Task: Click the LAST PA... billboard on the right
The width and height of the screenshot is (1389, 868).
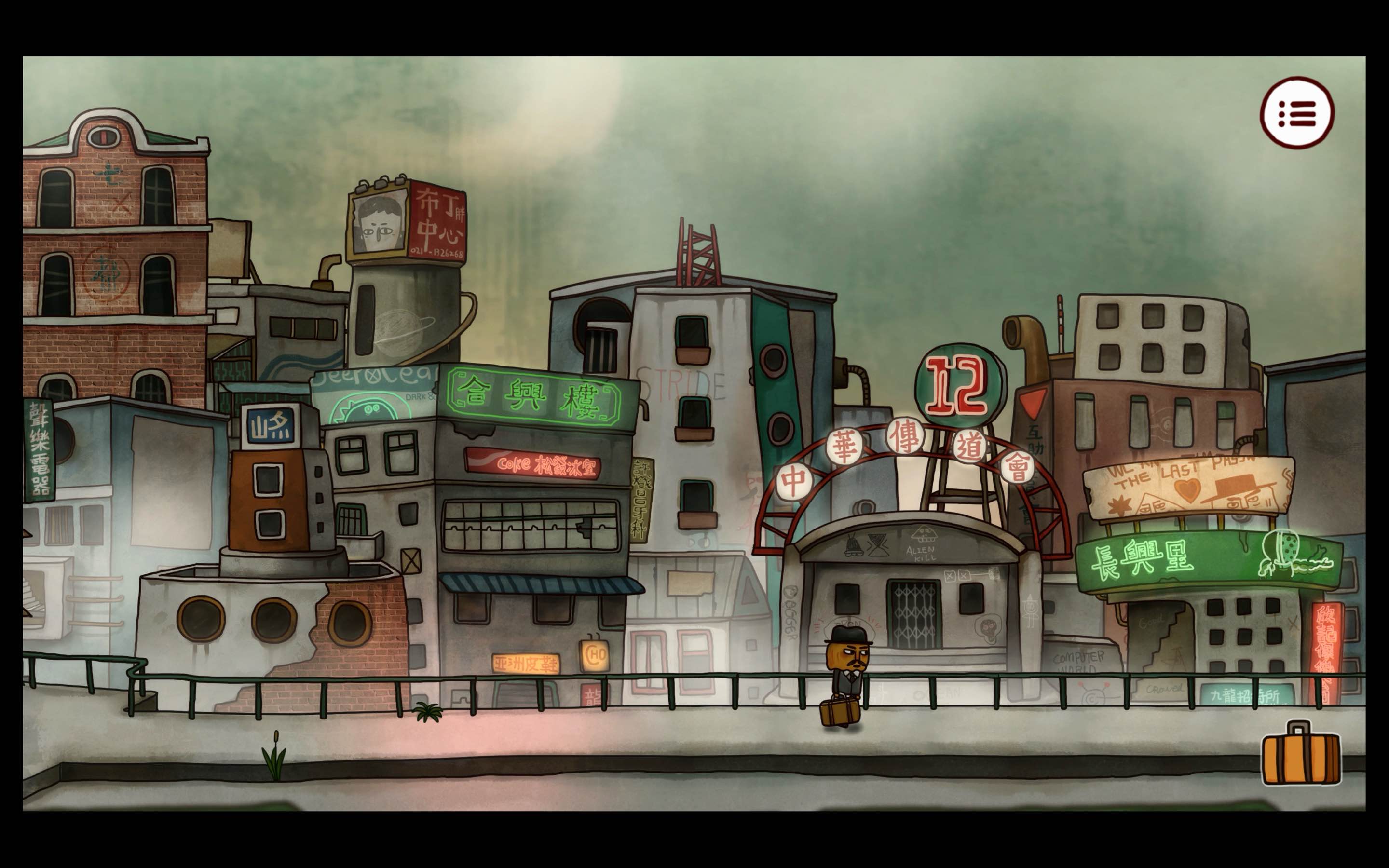Action: (x=1183, y=488)
